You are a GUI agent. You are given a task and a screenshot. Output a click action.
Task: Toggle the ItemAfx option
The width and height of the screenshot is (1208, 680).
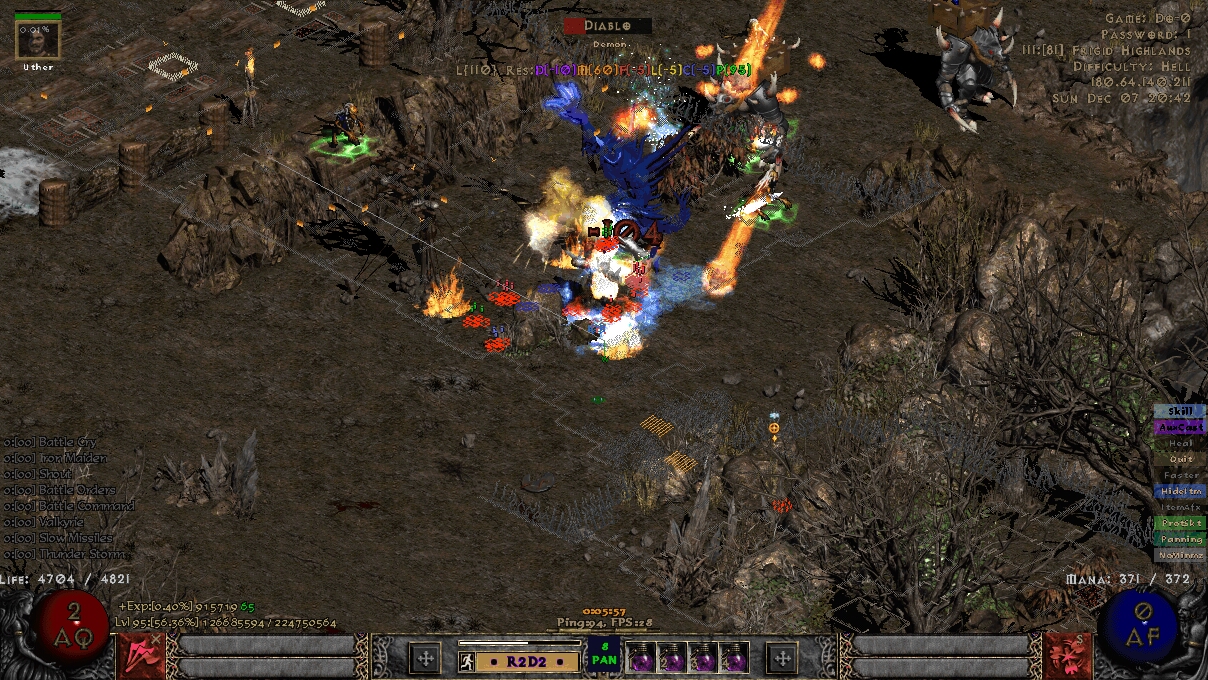pos(1180,507)
